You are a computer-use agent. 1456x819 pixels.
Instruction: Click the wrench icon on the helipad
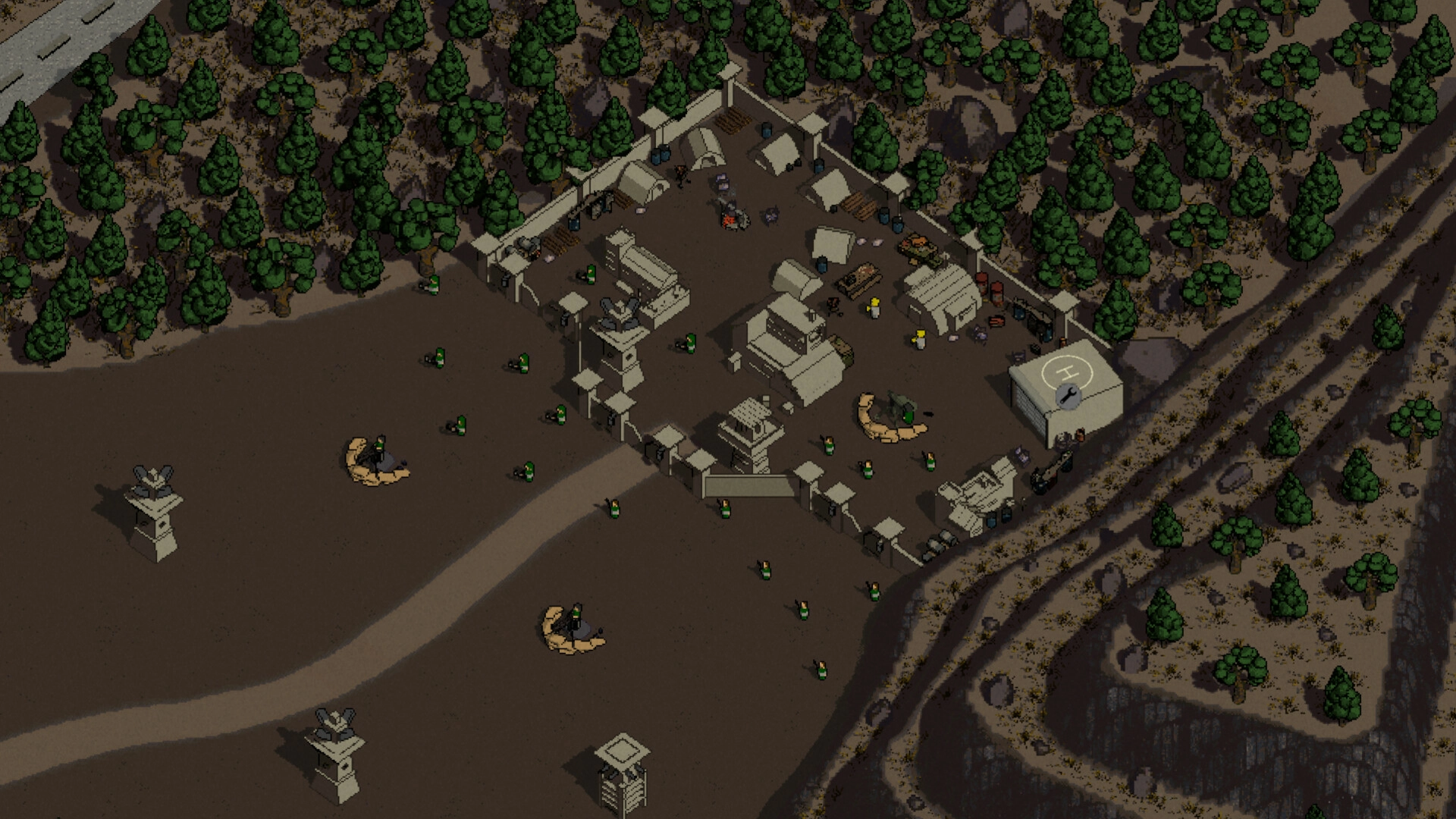click(x=1066, y=395)
